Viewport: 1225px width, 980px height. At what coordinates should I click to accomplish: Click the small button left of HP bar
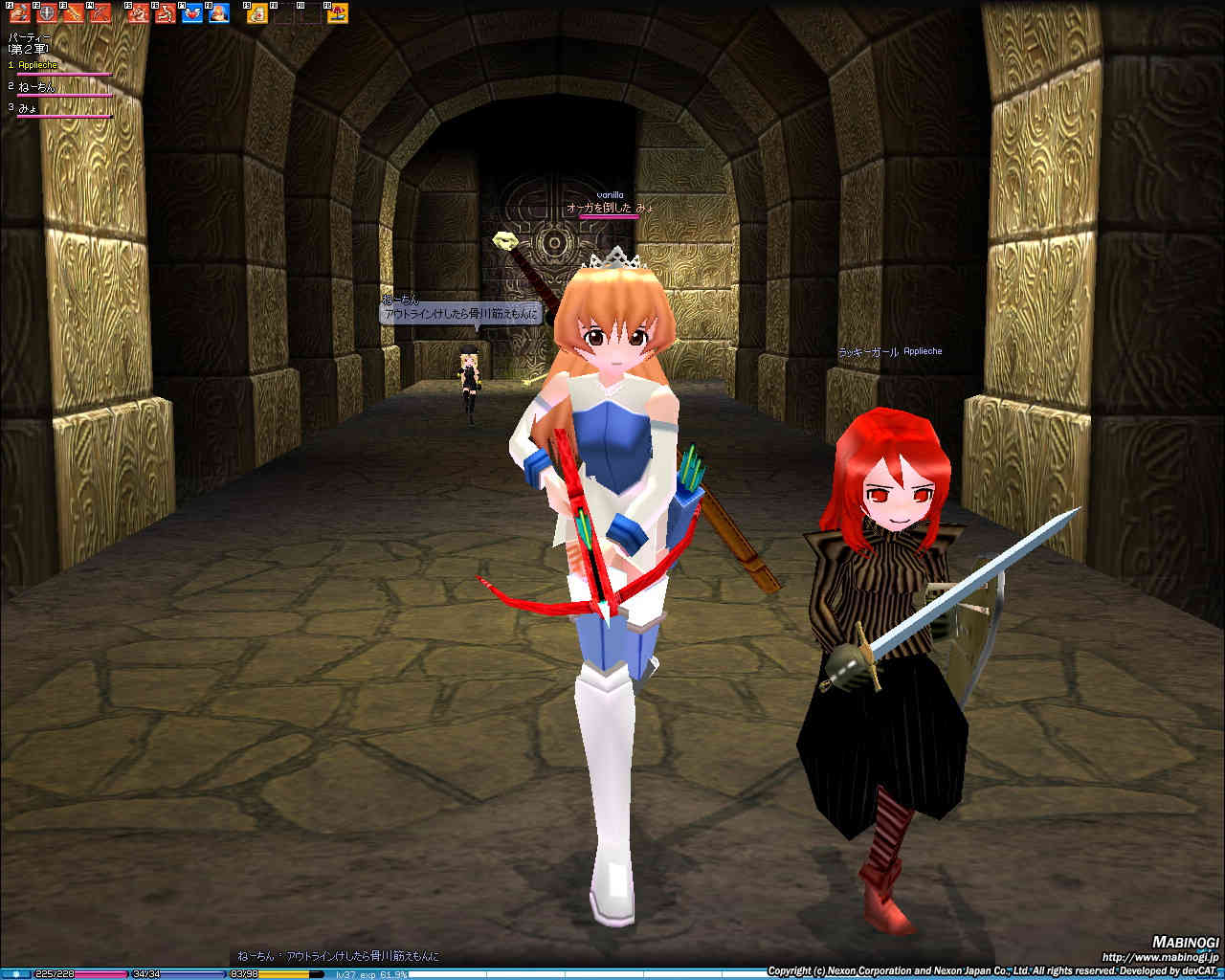tap(16, 974)
